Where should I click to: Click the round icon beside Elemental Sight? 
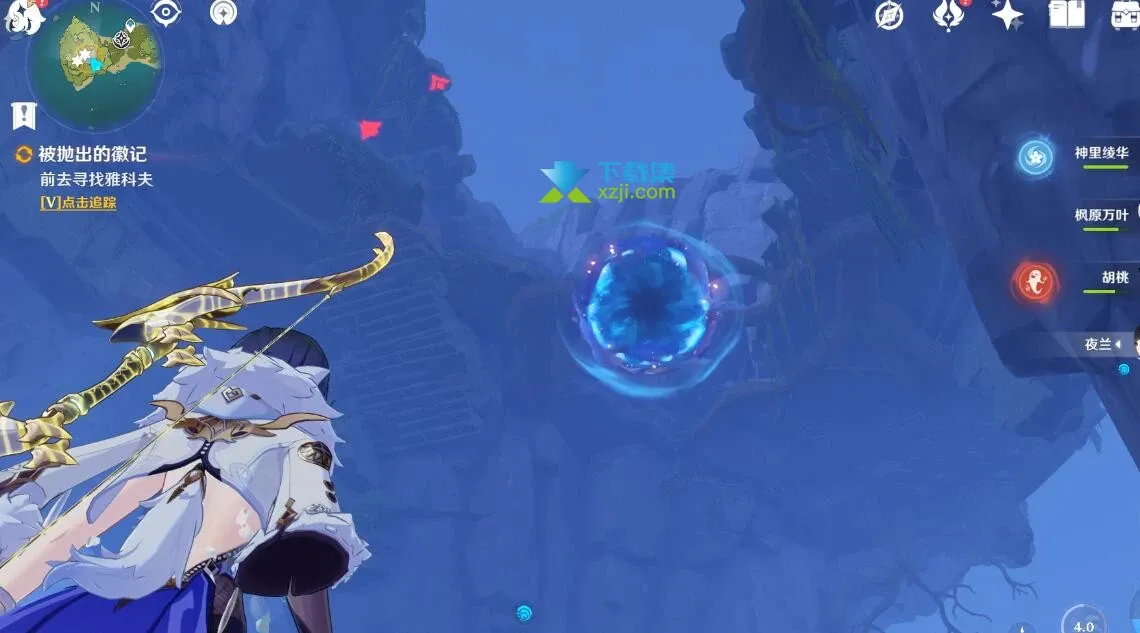[224, 12]
